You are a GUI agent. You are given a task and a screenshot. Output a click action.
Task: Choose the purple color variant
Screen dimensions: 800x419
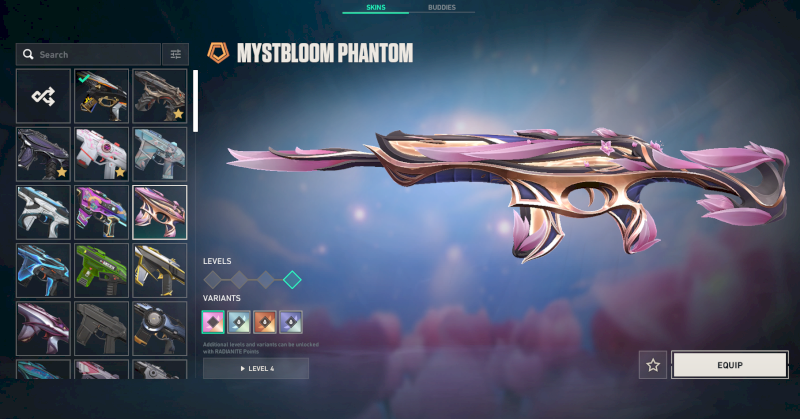(291, 322)
